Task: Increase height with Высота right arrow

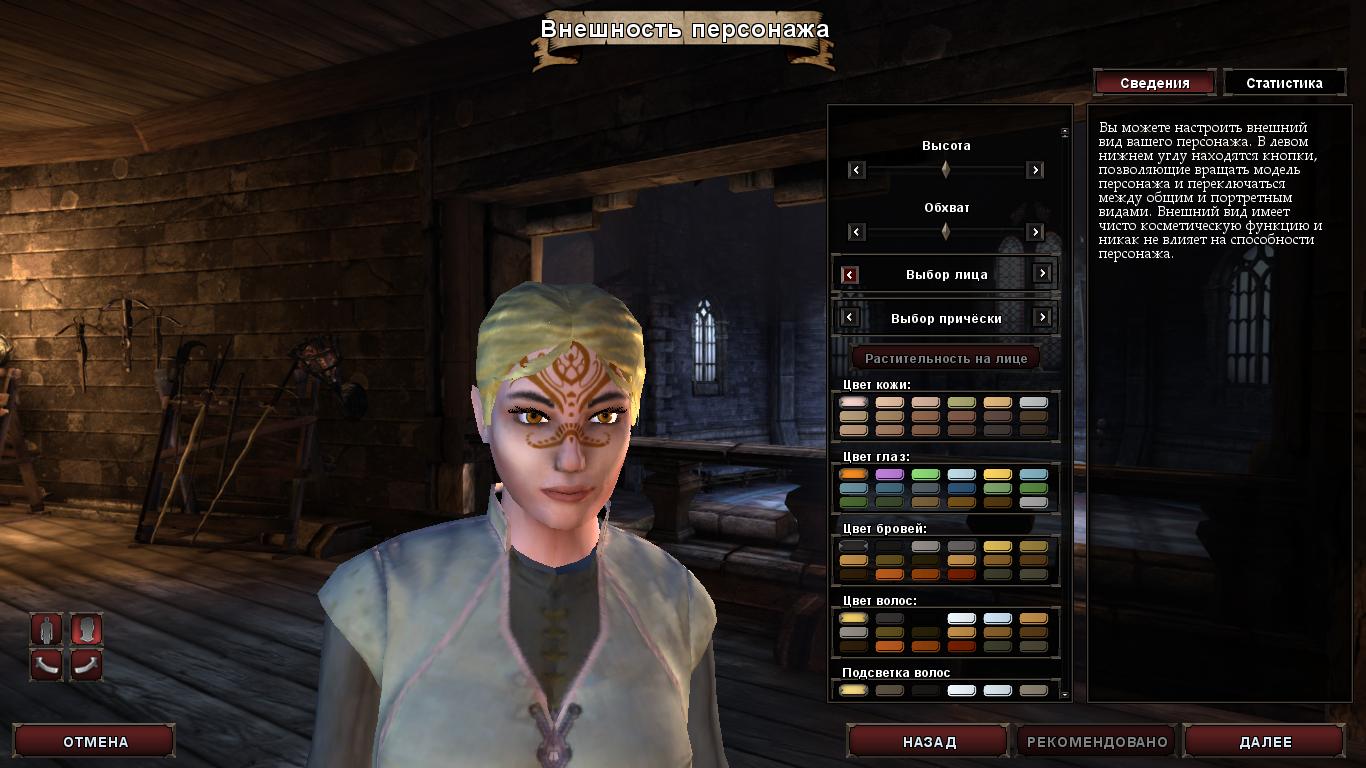Action: [1035, 170]
